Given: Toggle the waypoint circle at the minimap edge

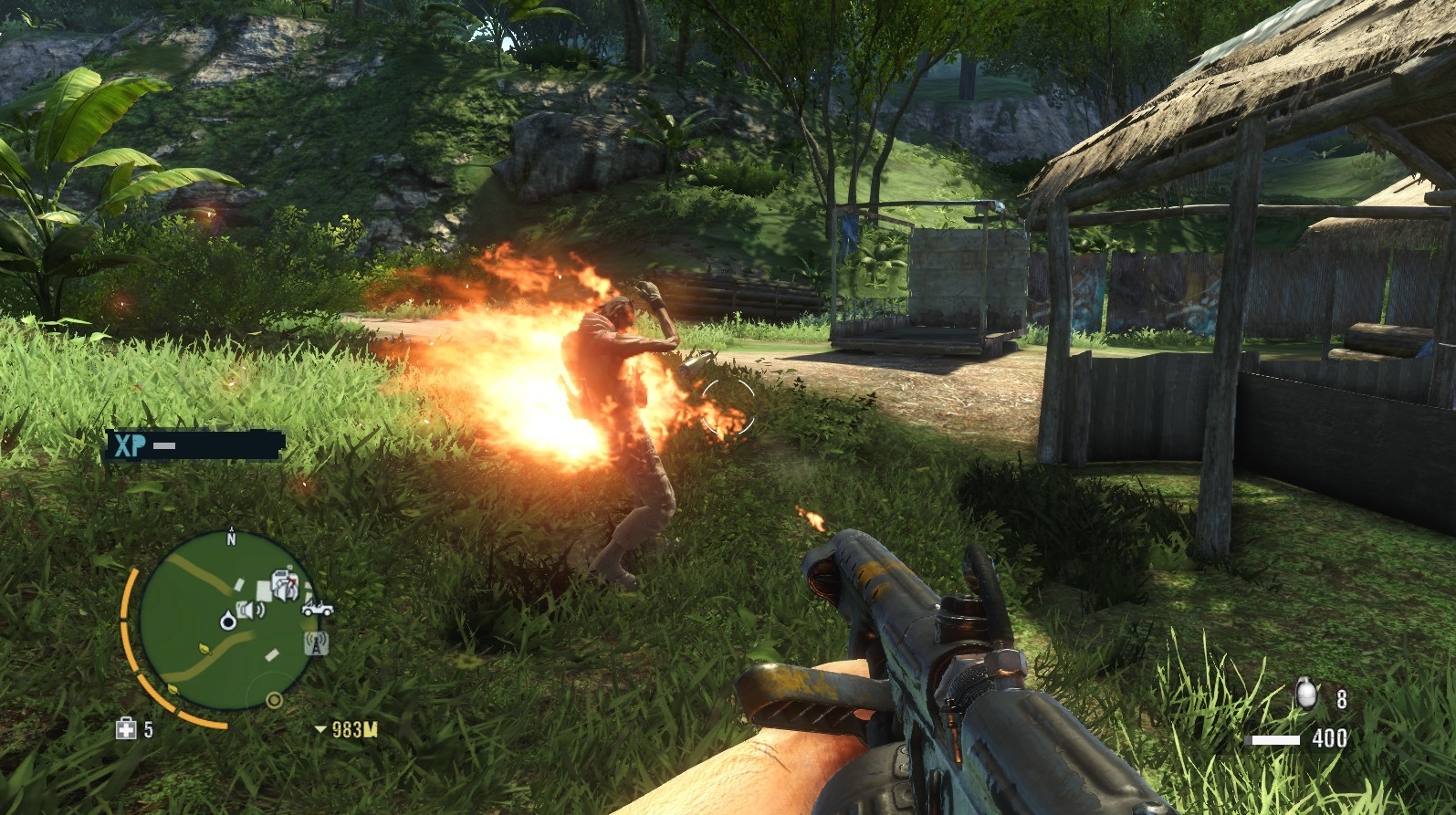Looking at the screenshot, I should pos(274,701).
